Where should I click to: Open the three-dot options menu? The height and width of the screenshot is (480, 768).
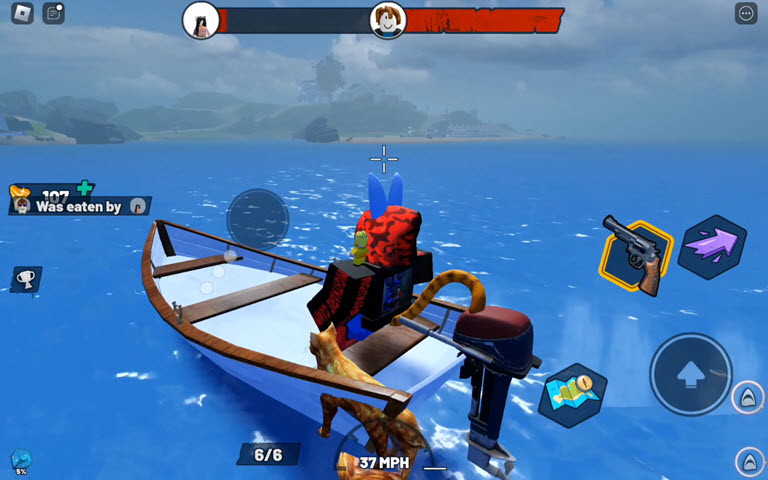(746, 13)
